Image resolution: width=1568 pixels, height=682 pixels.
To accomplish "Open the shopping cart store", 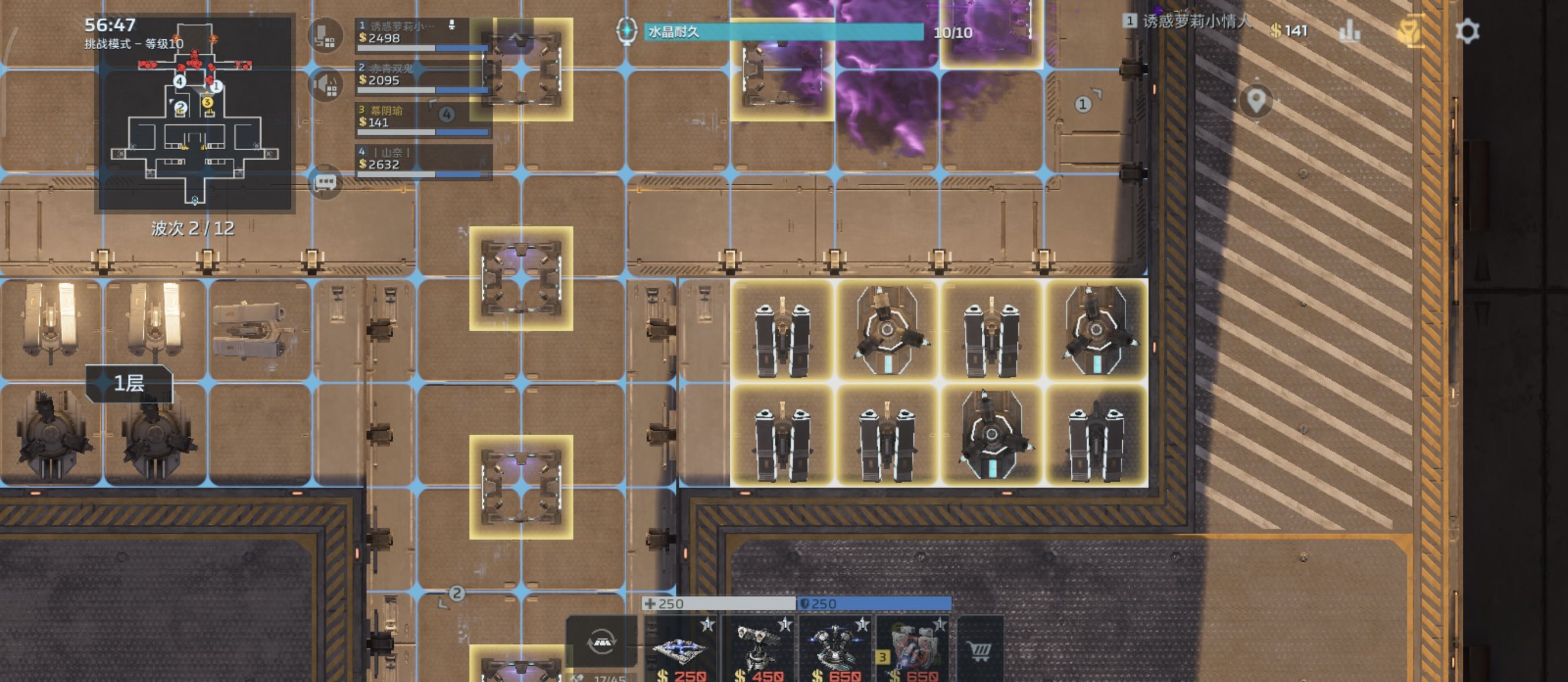I will (979, 649).
